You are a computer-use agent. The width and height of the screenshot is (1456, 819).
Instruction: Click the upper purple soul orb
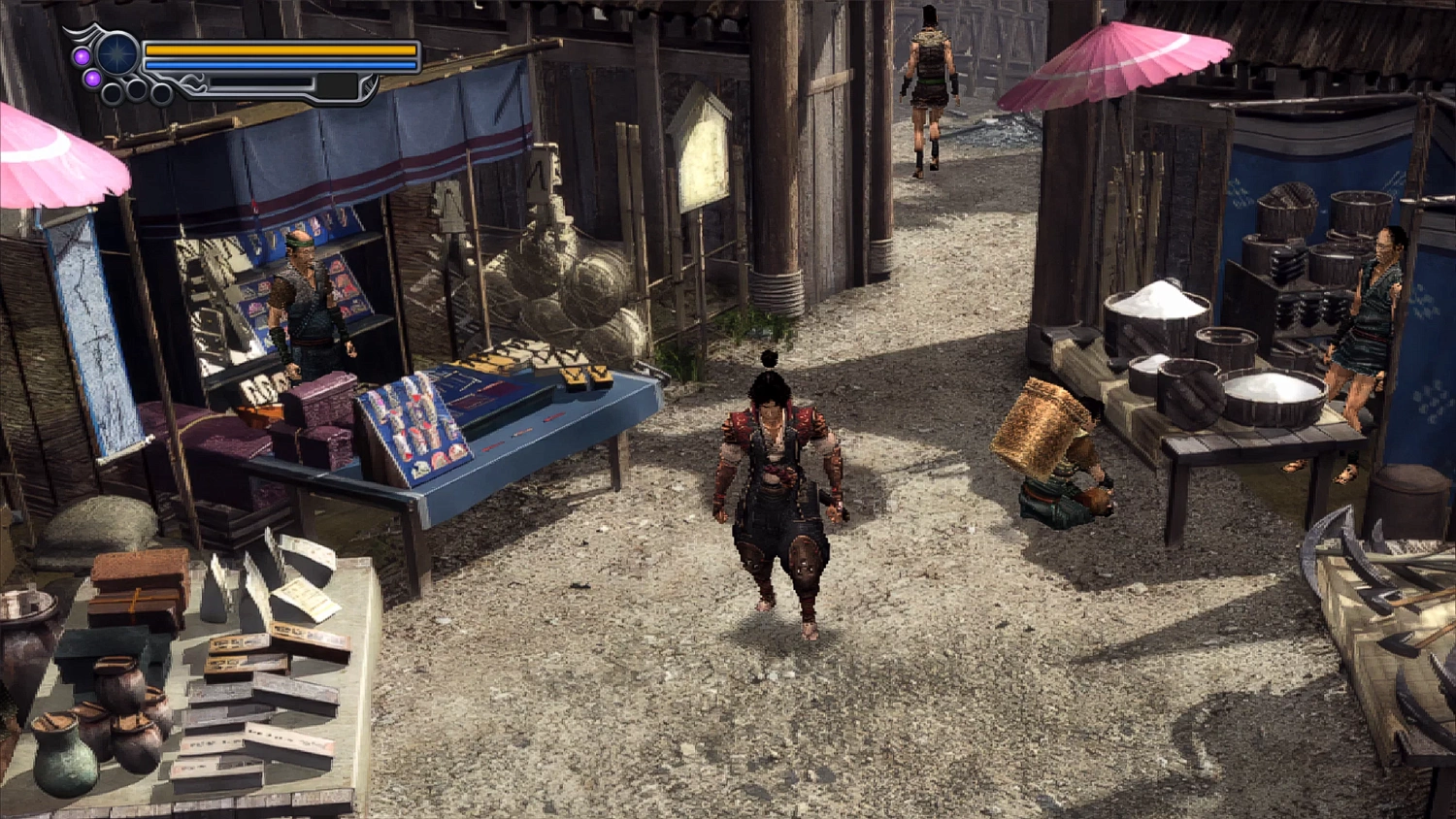82,56
